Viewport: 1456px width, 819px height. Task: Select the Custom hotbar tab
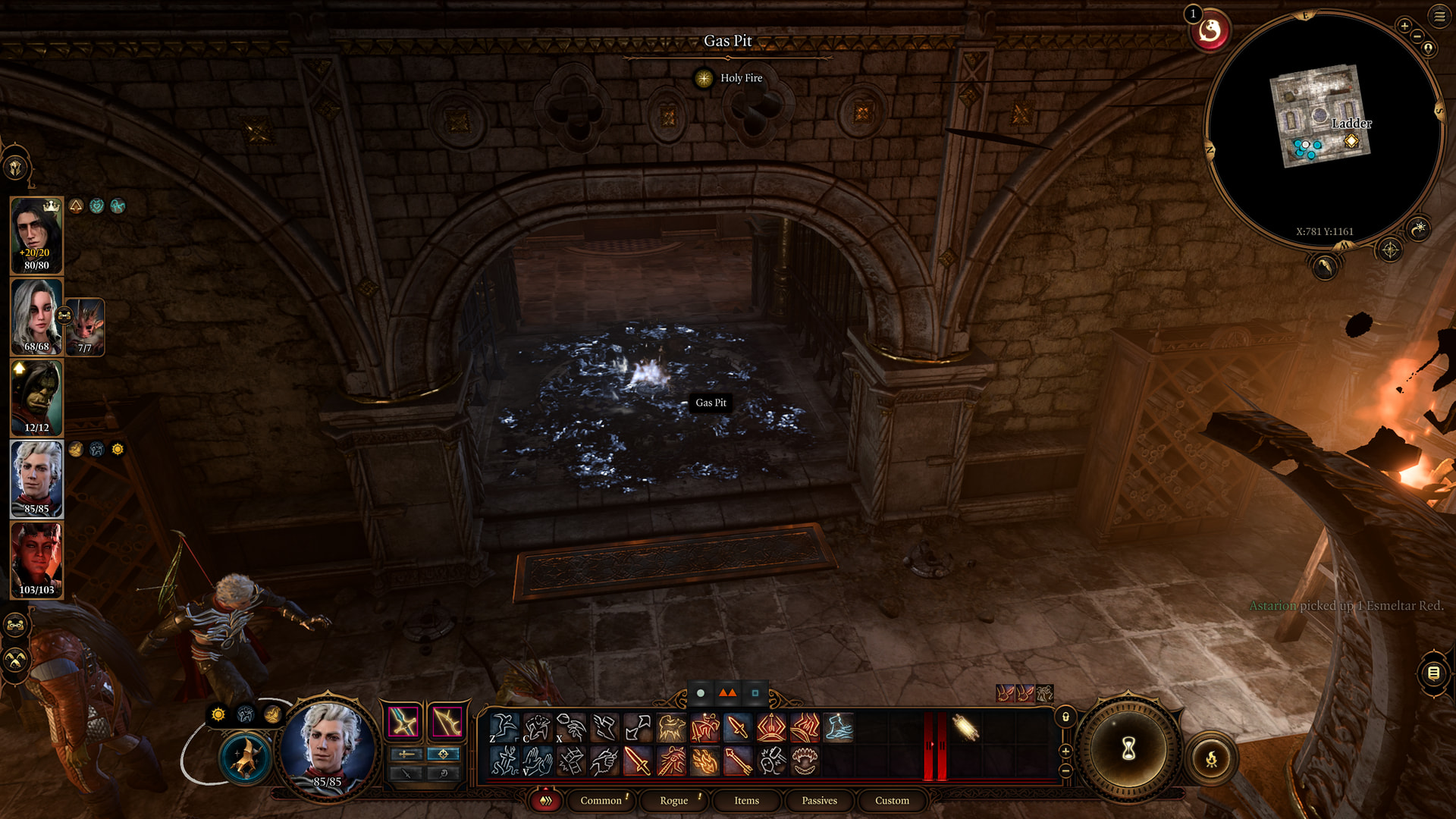[892, 800]
